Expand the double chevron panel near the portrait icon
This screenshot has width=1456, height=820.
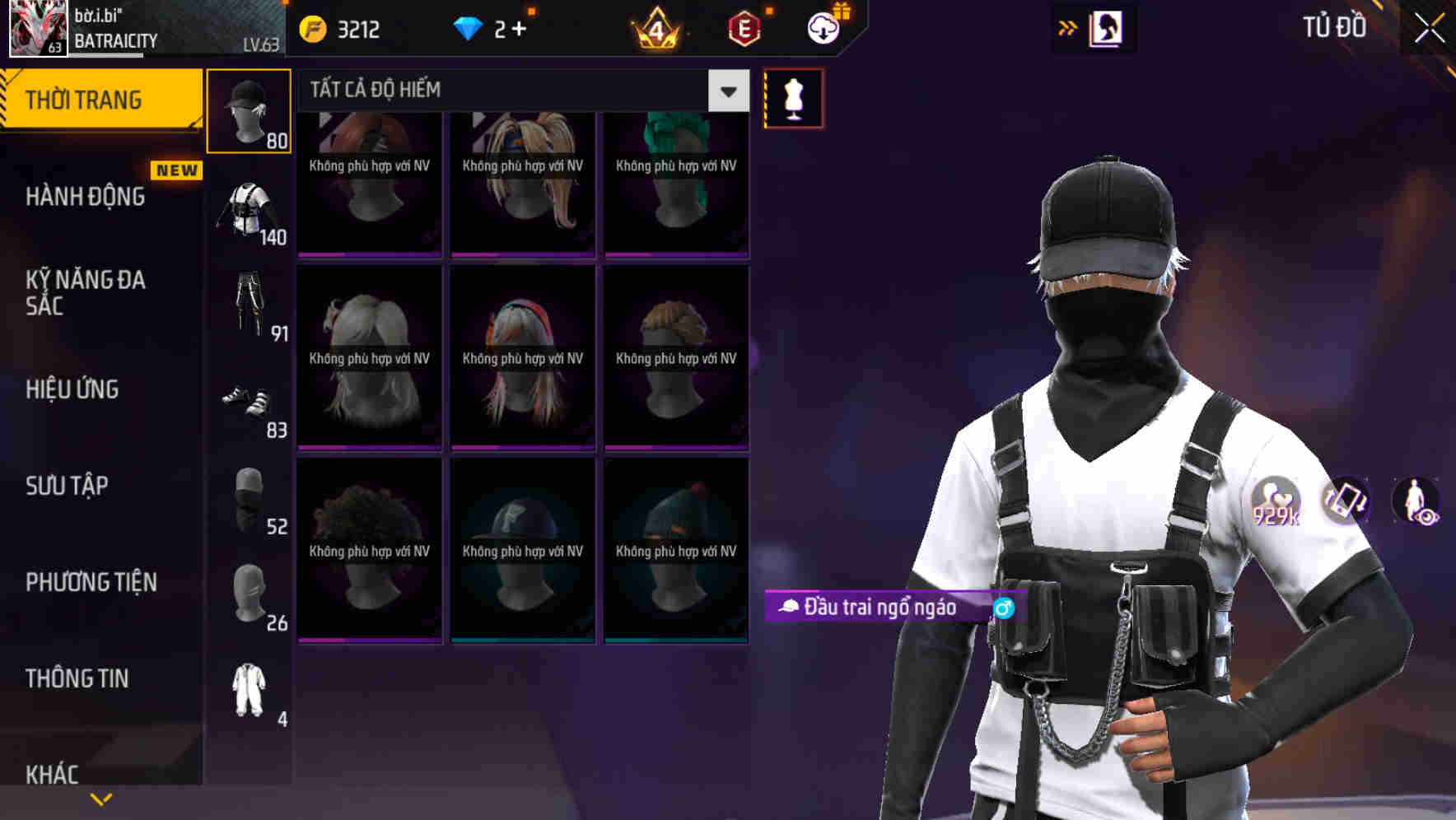[x=1068, y=27]
